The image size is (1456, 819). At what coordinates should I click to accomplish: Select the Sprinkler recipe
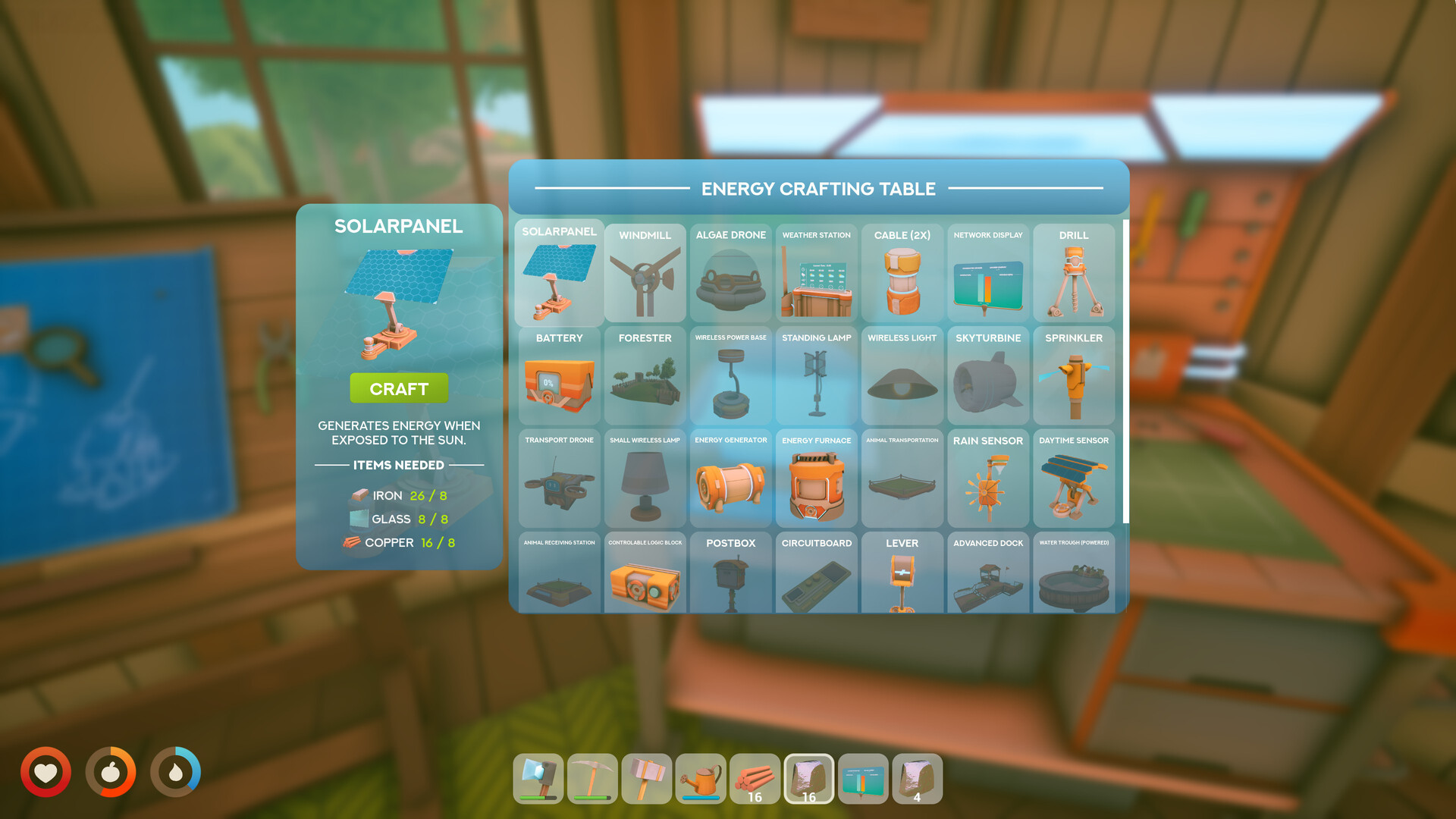pos(1074,375)
